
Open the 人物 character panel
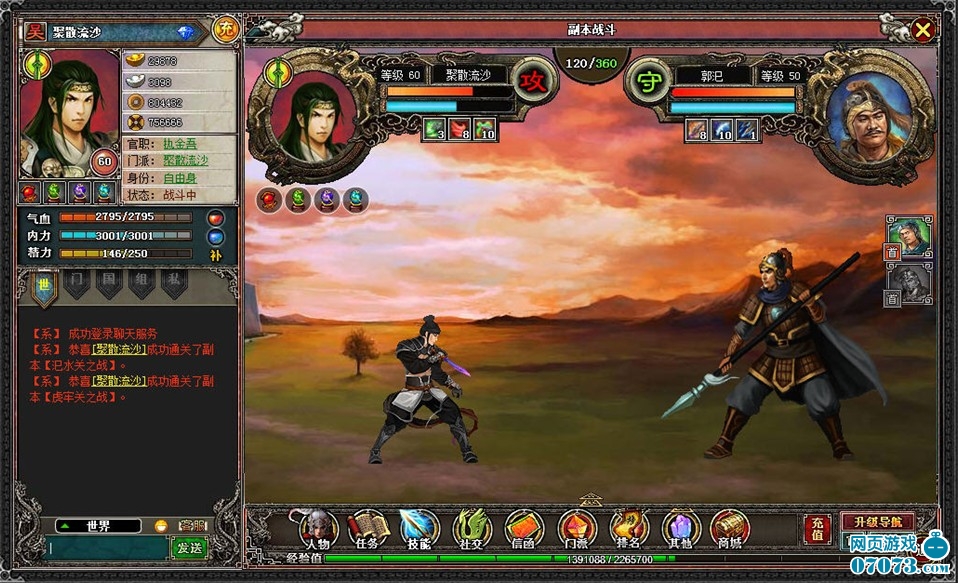tap(317, 527)
